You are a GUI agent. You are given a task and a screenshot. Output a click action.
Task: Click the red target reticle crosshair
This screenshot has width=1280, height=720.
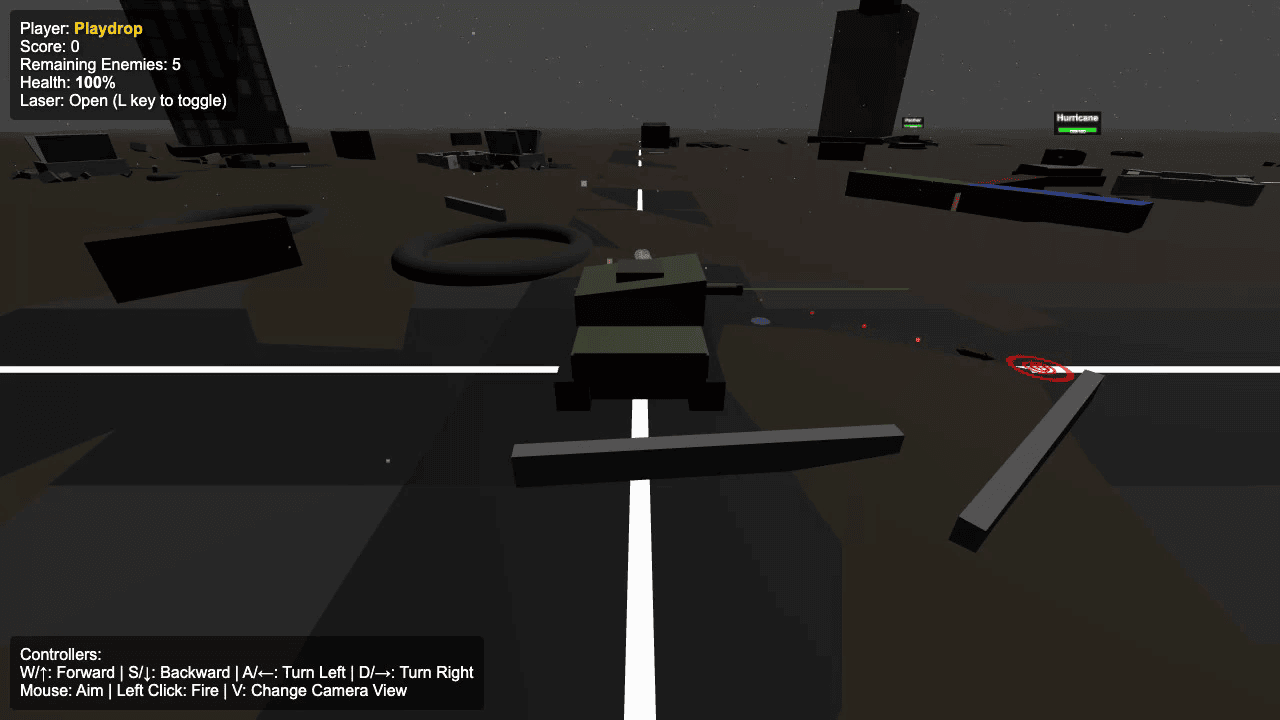click(1039, 370)
